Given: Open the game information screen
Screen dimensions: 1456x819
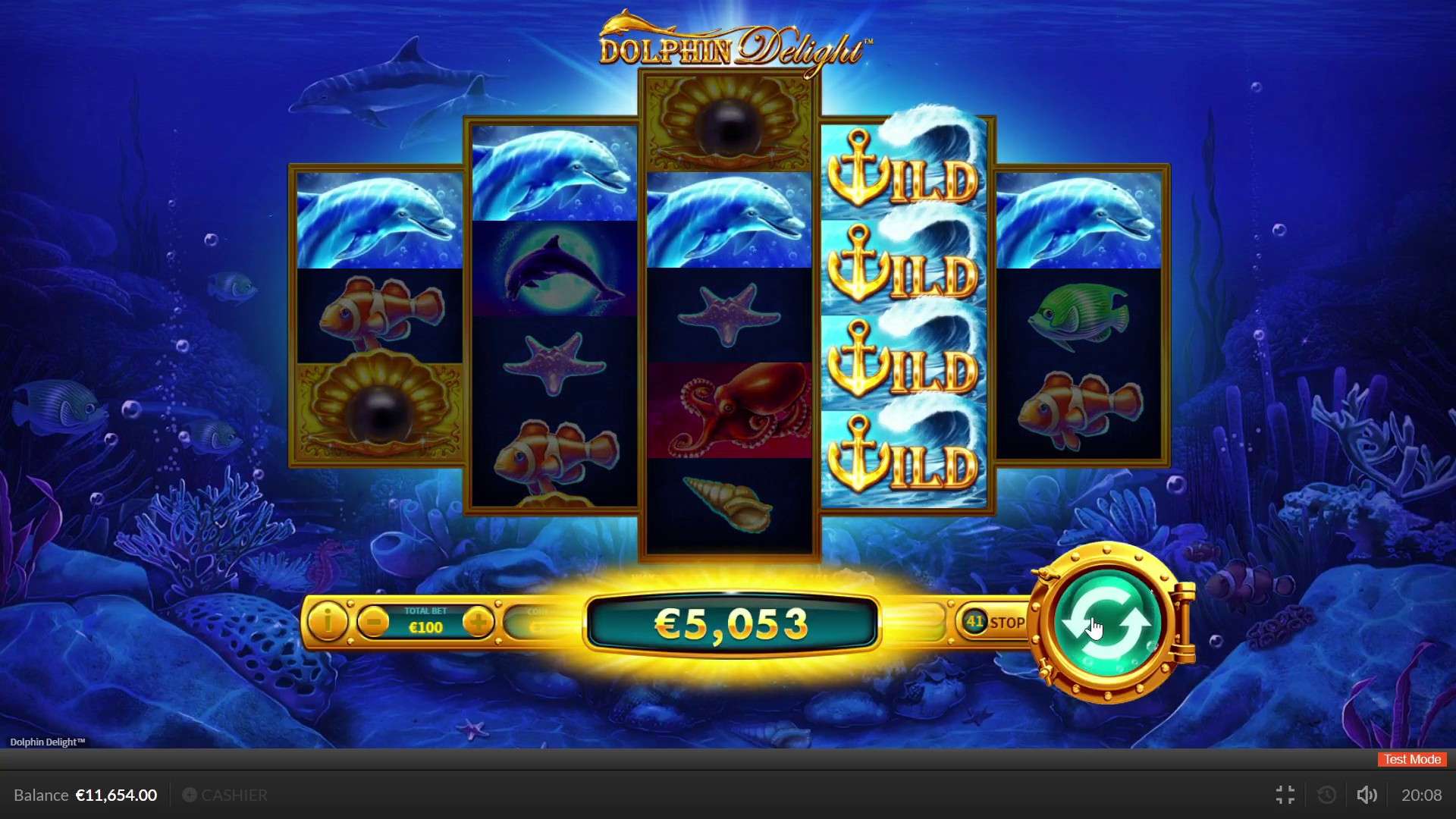Looking at the screenshot, I should [x=328, y=620].
